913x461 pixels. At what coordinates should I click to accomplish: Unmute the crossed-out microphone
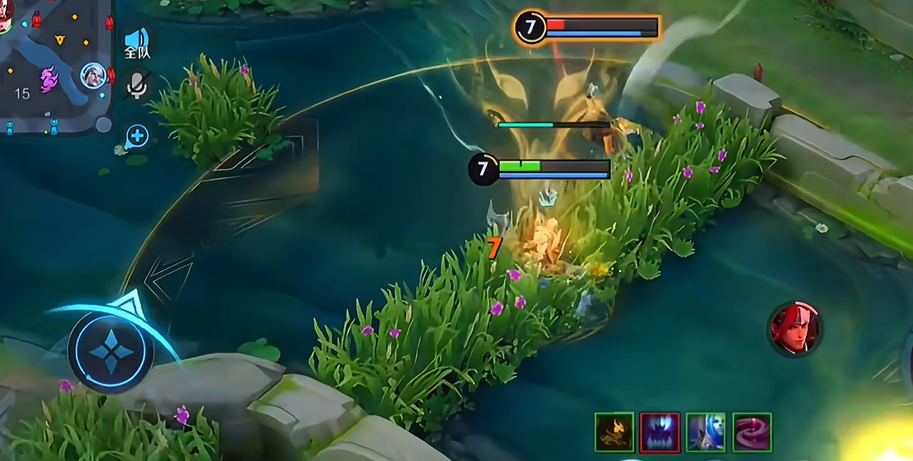137,86
